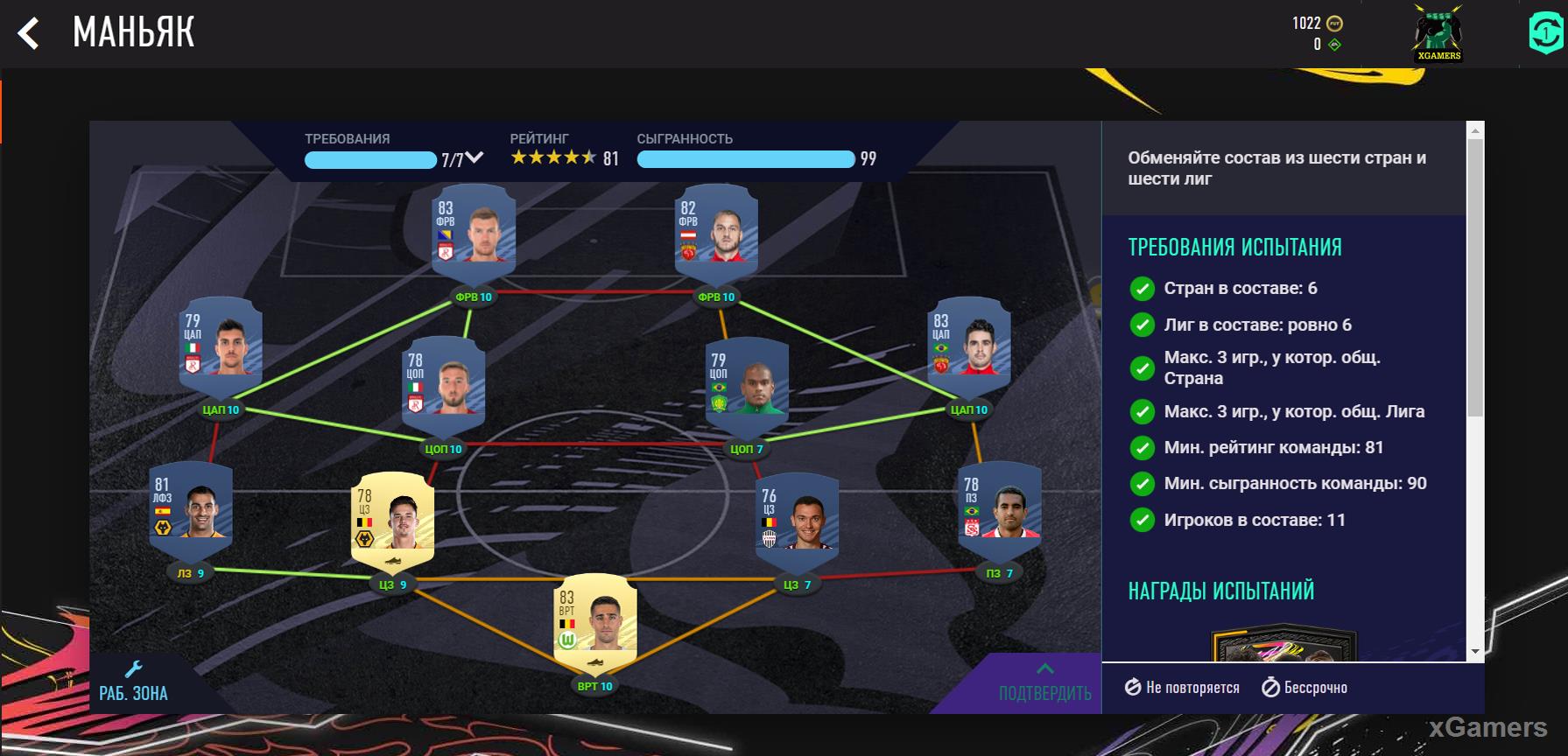
Task: Open the XGAMERS club badge
Action: [1438, 35]
